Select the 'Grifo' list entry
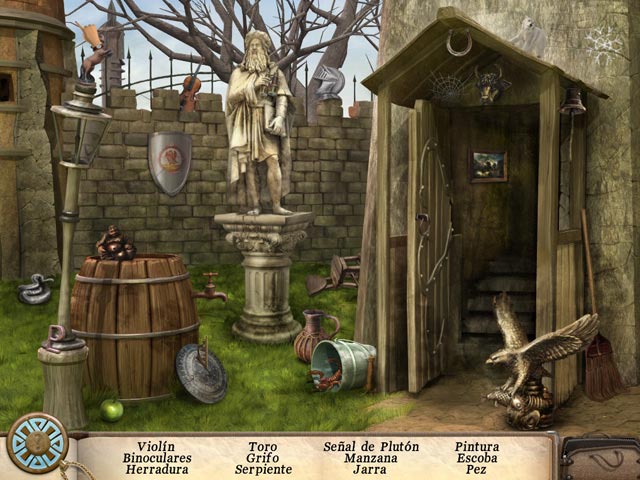The width and height of the screenshot is (640, 480). 263,458
